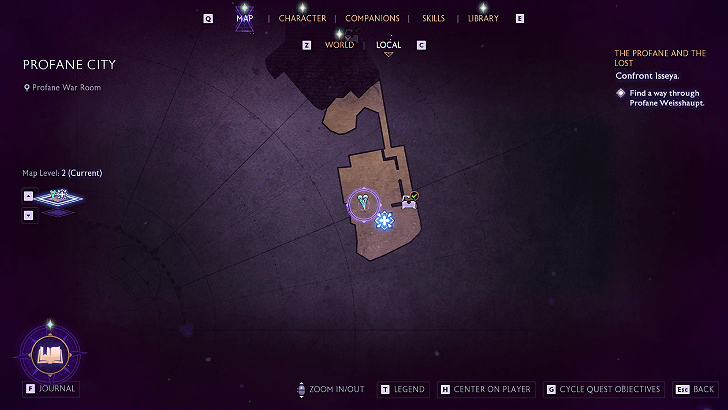Center the map on player
The height and width of the screenshot is (410, 728).
[485, 389]
